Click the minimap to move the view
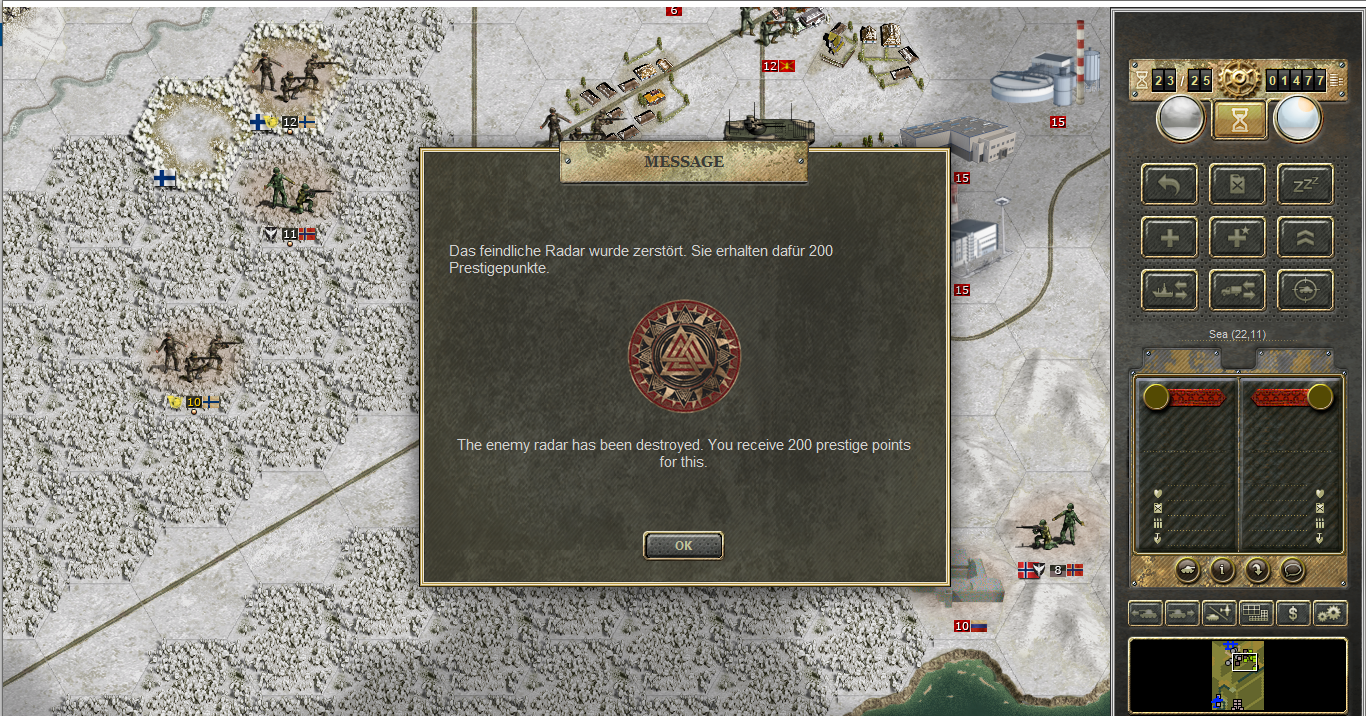Image resolution: width=1366 pixels, height=716 pixels. point(1238,675)
